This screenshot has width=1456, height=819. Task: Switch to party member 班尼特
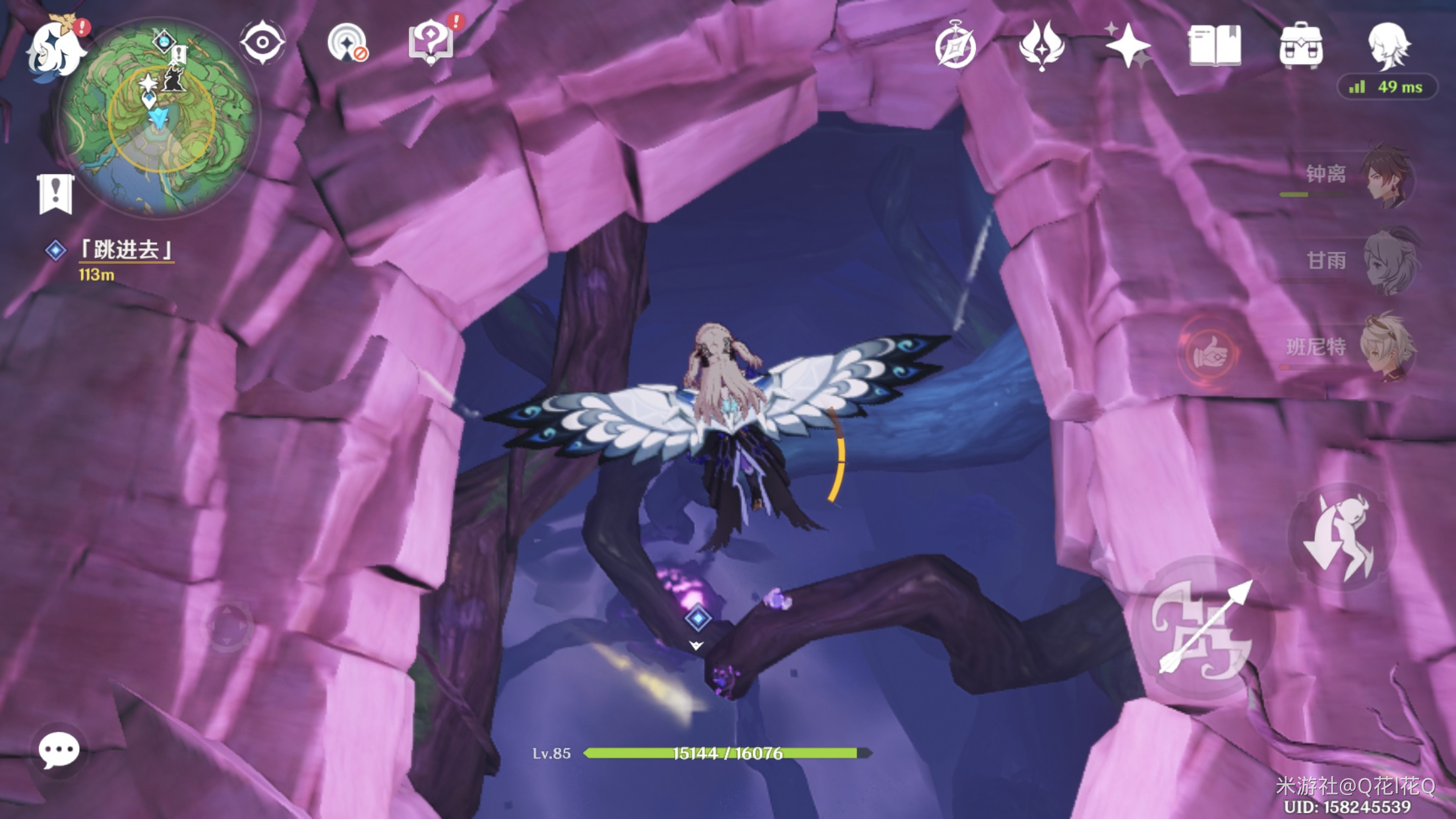1385,347
